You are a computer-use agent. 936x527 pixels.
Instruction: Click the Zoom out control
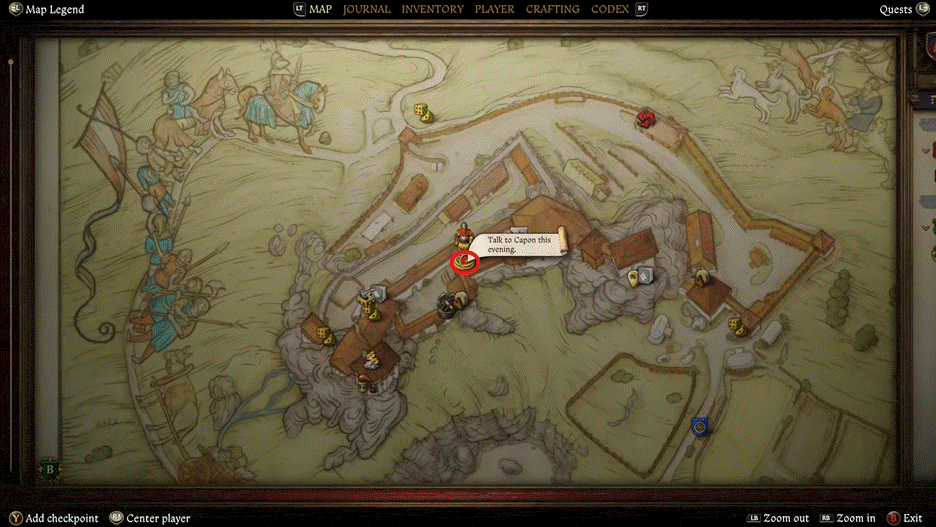[x=786, y=518]
